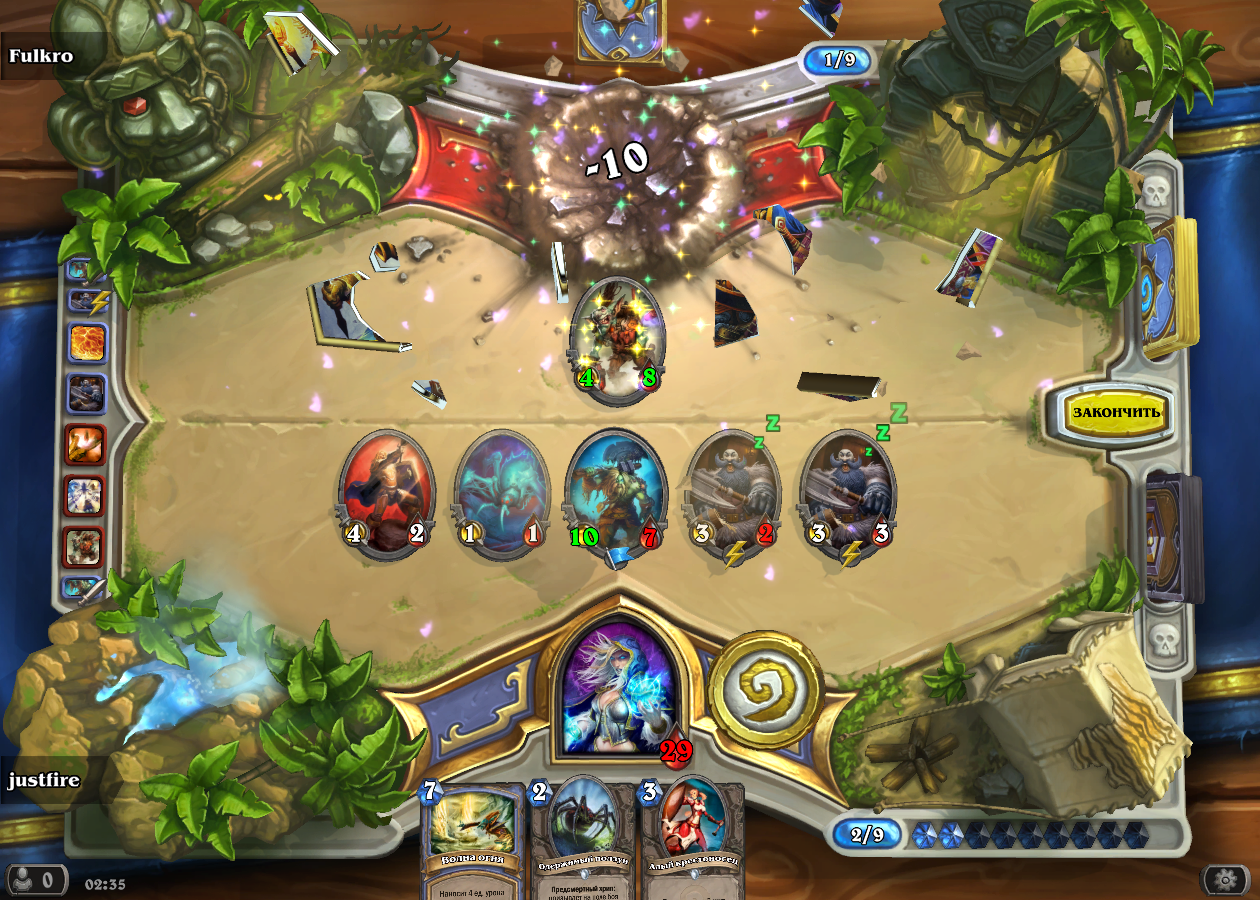Choose the 3-cost Алый крестоносец card
Image resolution: width=1260 pixels, height=900 pixels.
coord(693,835)
